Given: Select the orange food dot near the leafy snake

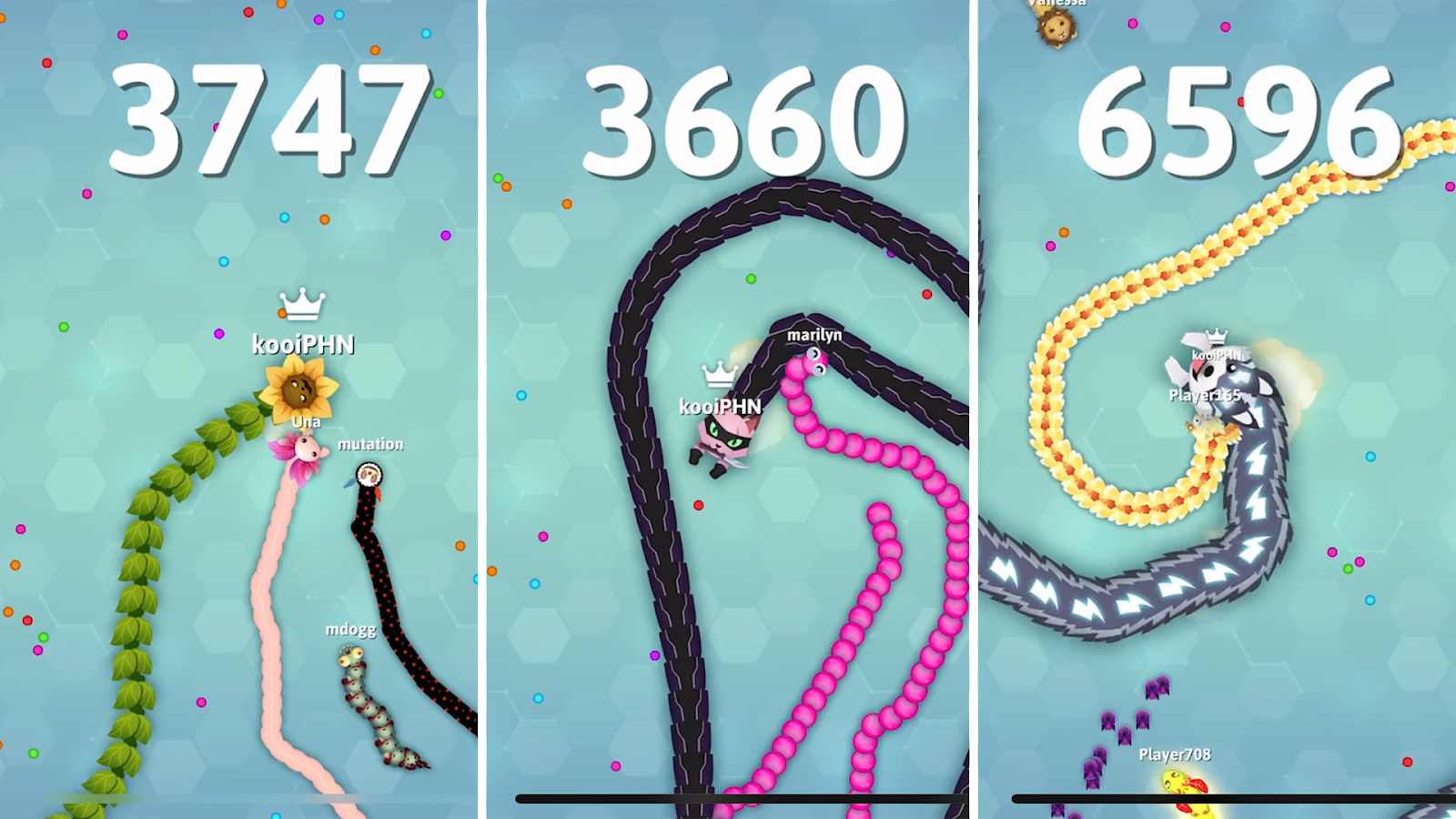Looking at the screenshot, I should [13, 564].
